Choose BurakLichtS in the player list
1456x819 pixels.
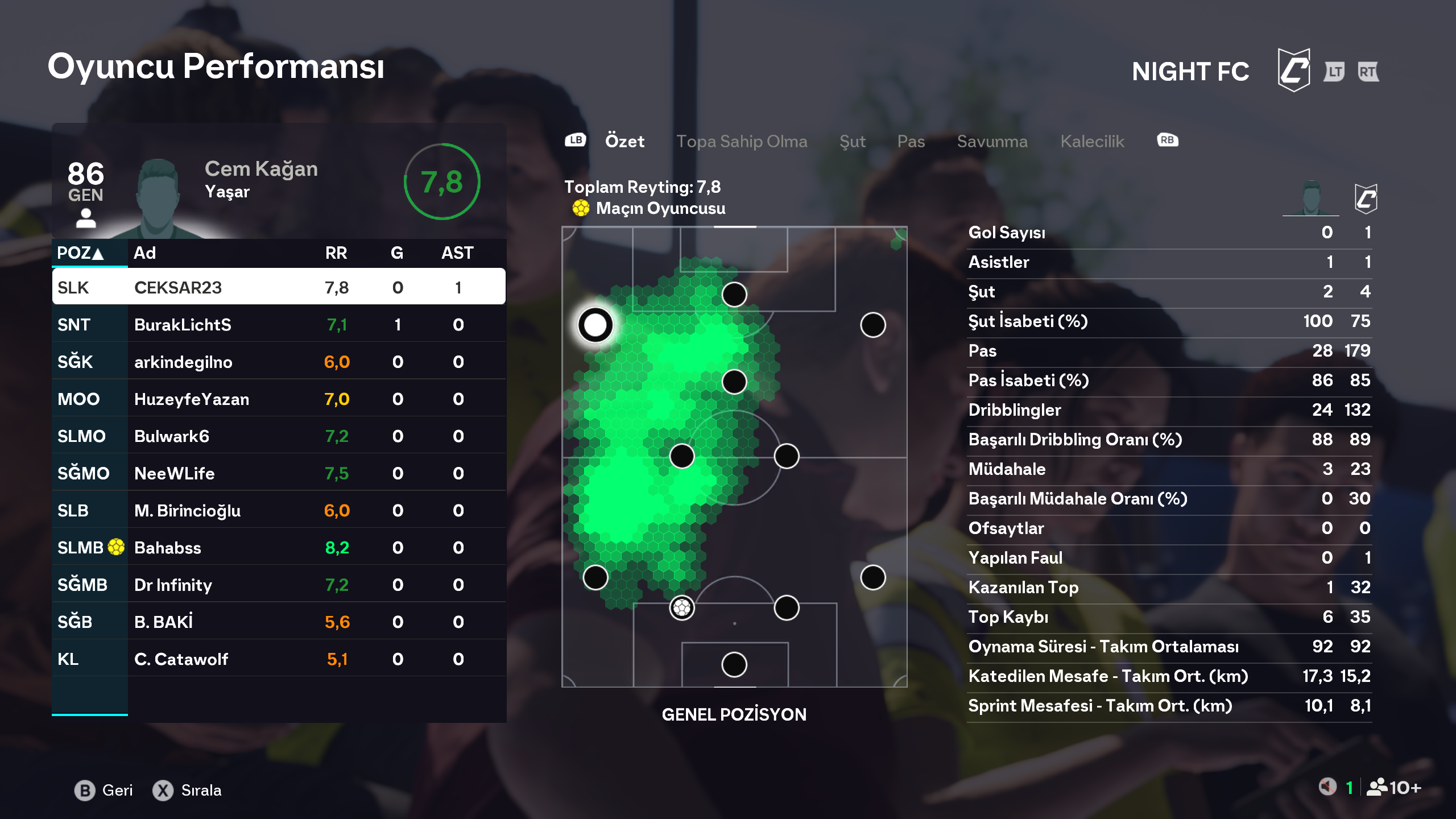[x=279, y=325]
